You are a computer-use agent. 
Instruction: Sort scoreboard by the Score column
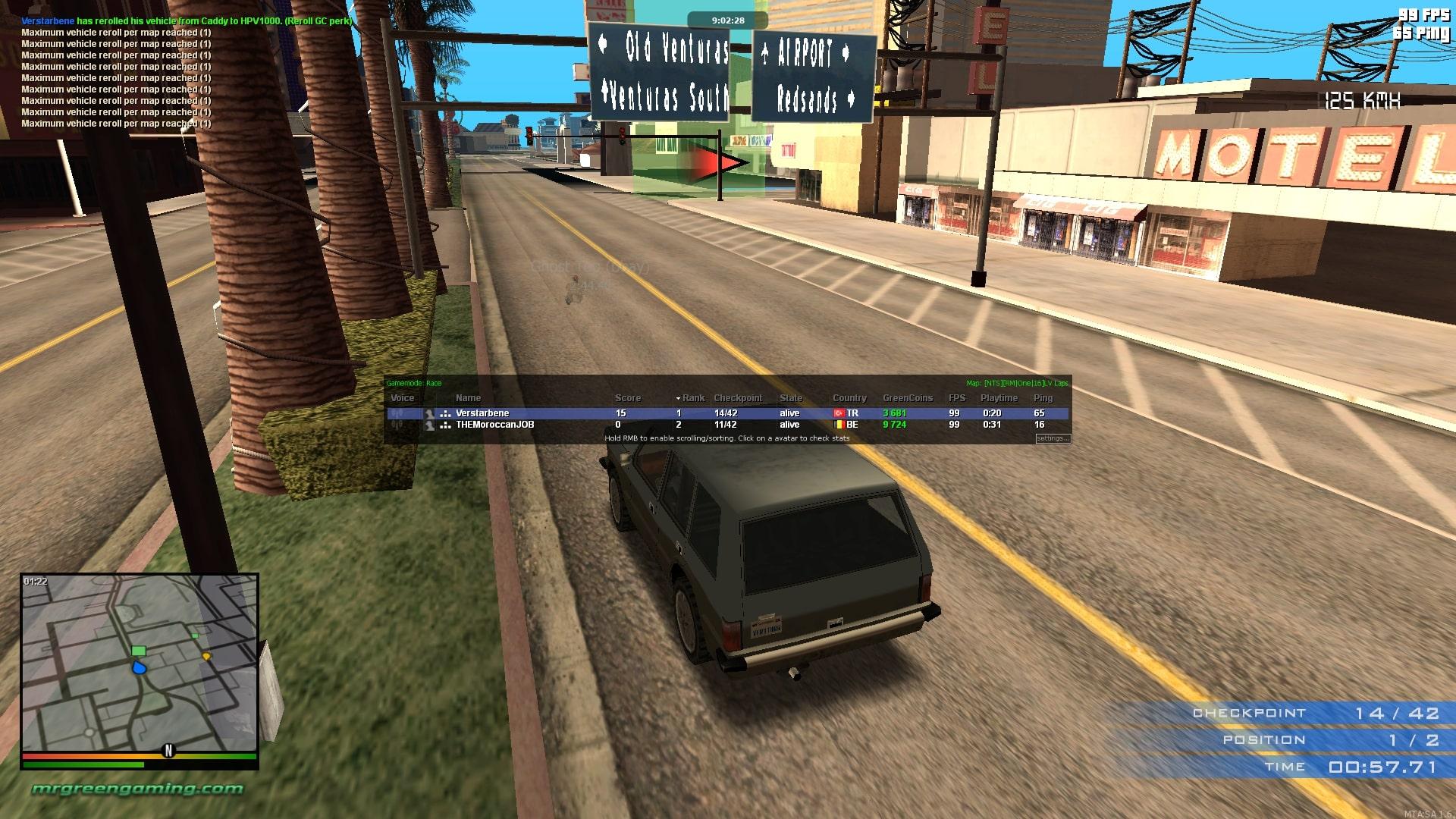click(x=627, y=398)
